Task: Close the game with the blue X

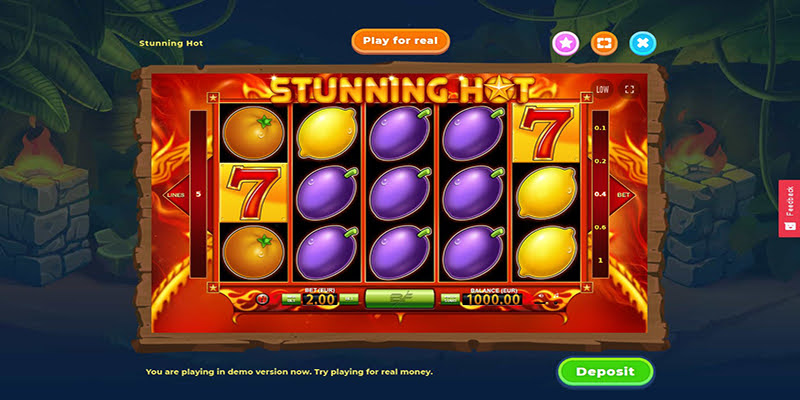Action: (x=642, y=43)
